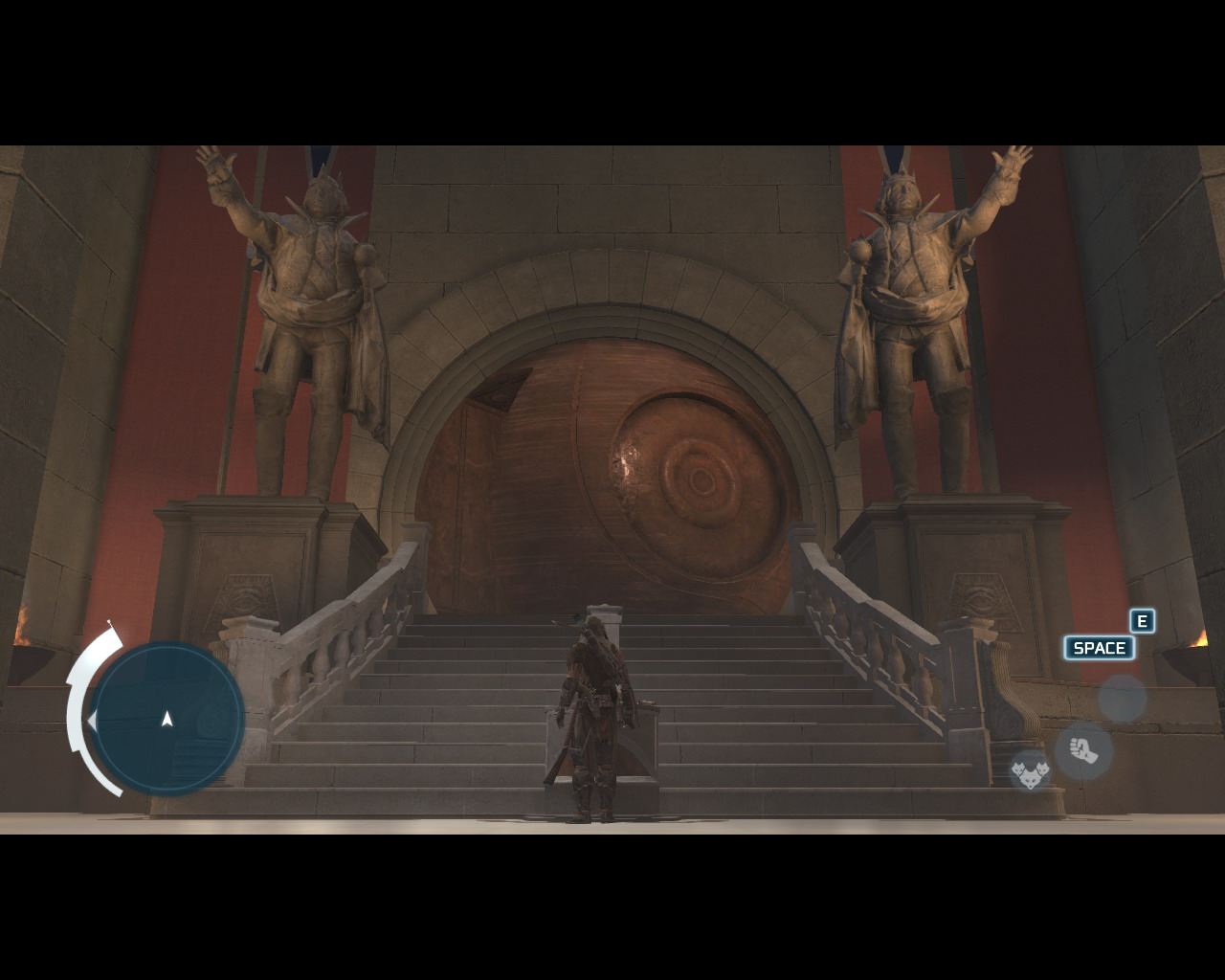Open the circular minimap
This screenshot has width=1225, height=980.
tap(167, 718)
